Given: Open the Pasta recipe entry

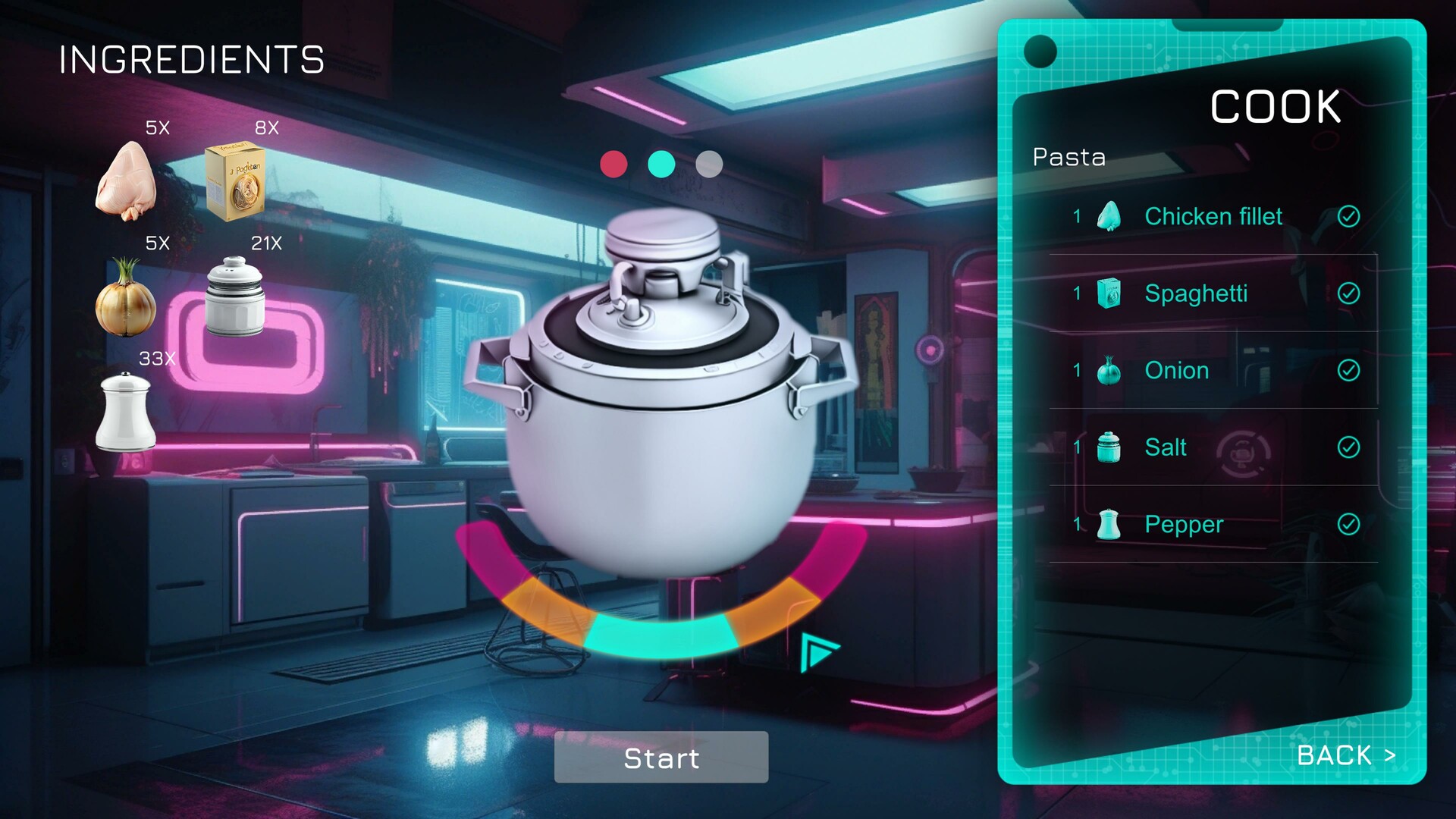Looking at the screenshot, I should [1068, 157].
